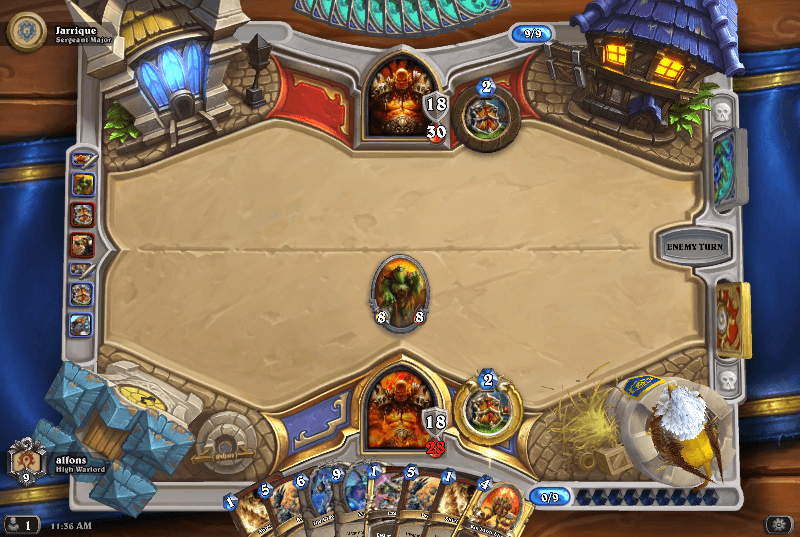Viewport: 800px width, 537px height.
Task: View the green orc tile in play history
Action: (82, 185)
